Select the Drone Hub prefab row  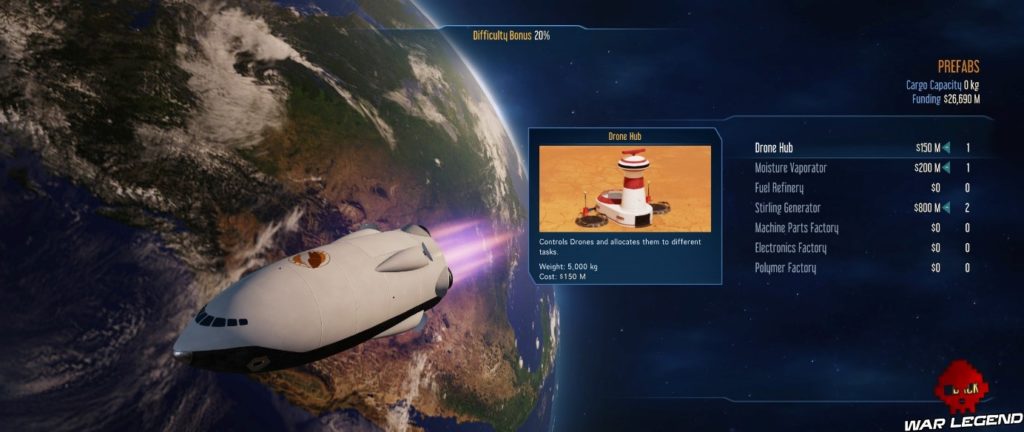774,148
